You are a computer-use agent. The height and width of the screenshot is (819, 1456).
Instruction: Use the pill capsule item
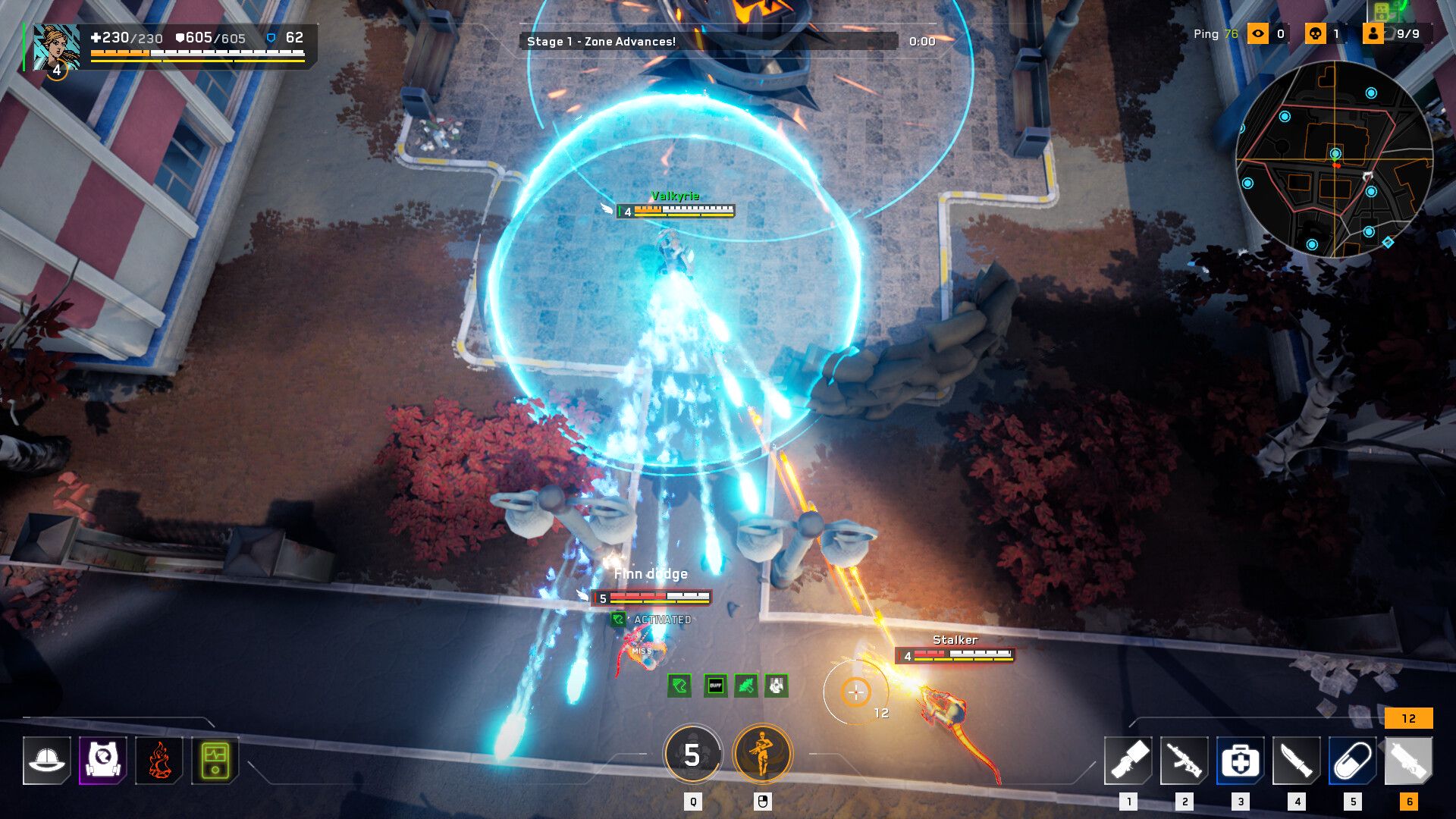[x=1353, y=760]
